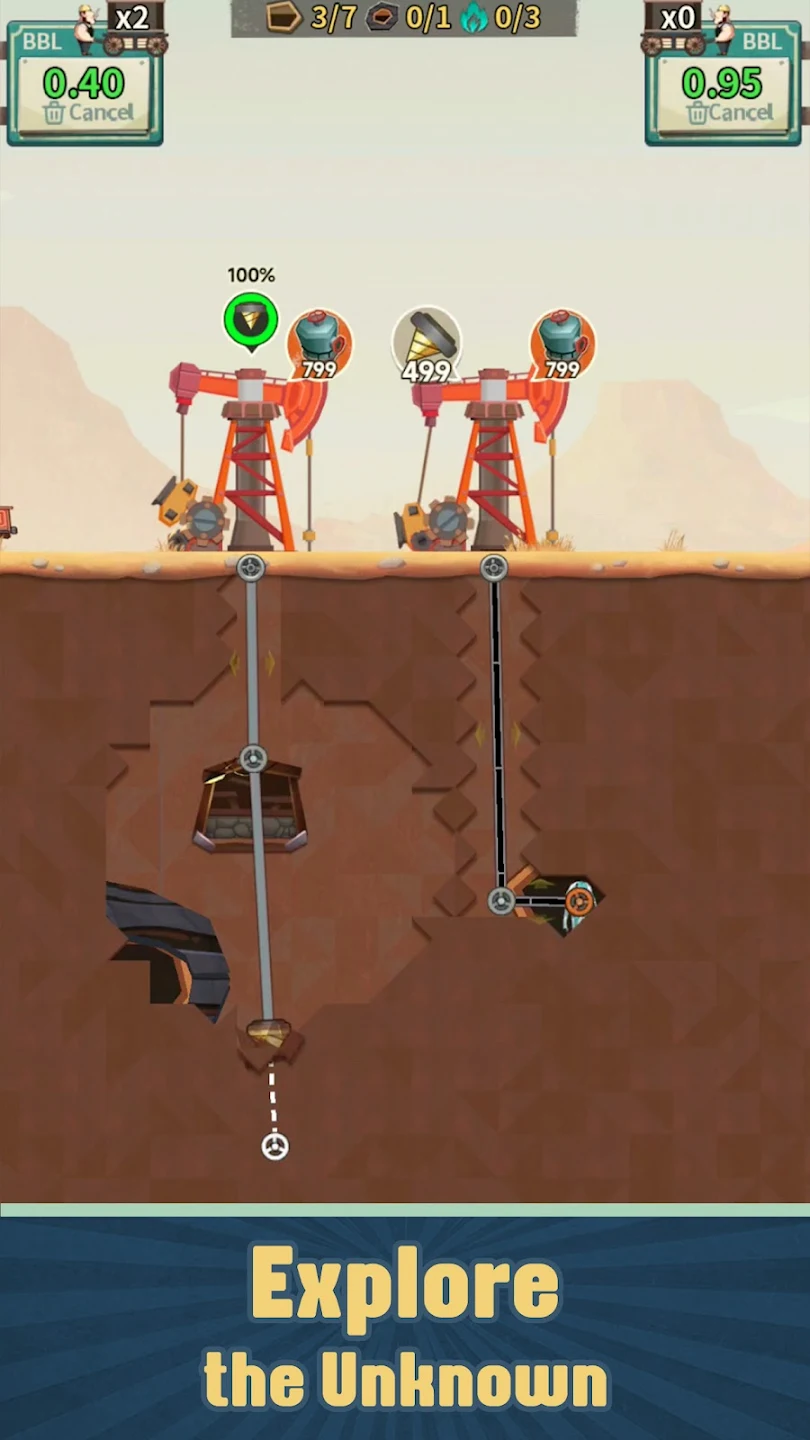Viewport: 810px width, 1440px height.
Task: Select the green 100% drill icon
Action: (250, 320)
